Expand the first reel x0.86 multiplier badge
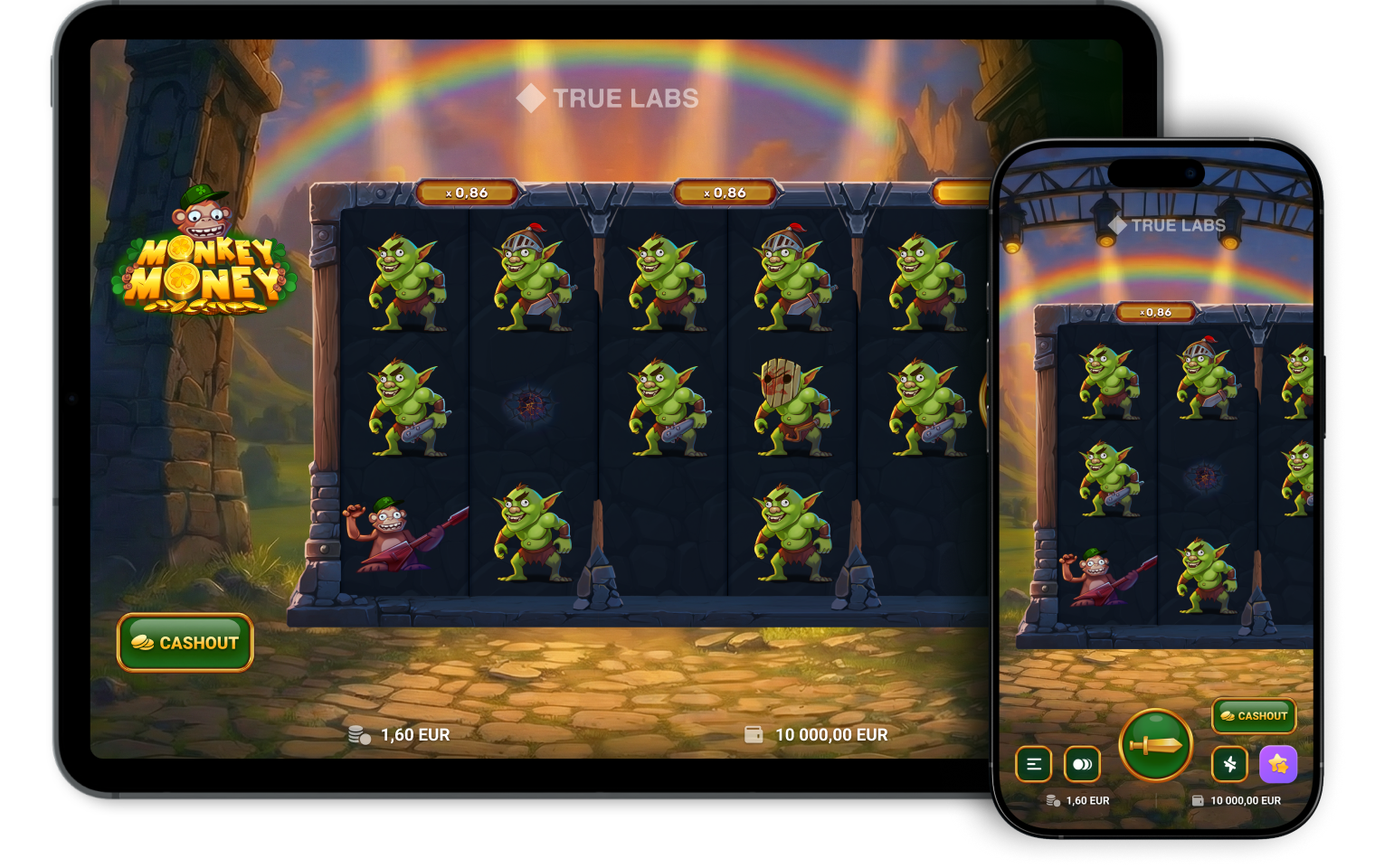The height and width of the screenshot is (868, 1375). [466, 192]
